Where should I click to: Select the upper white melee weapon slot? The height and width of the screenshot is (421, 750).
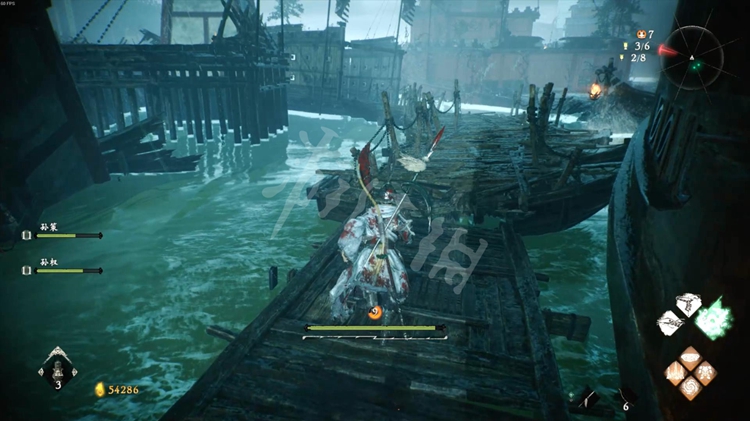coord(688,304)
